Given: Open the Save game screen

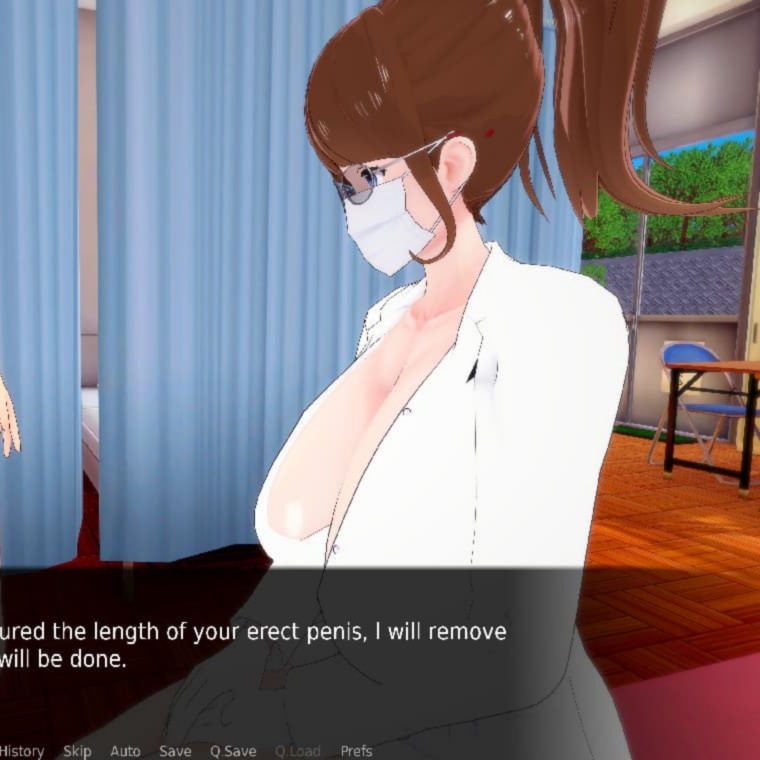Looking at the screenshot, I should click(175, 751).
